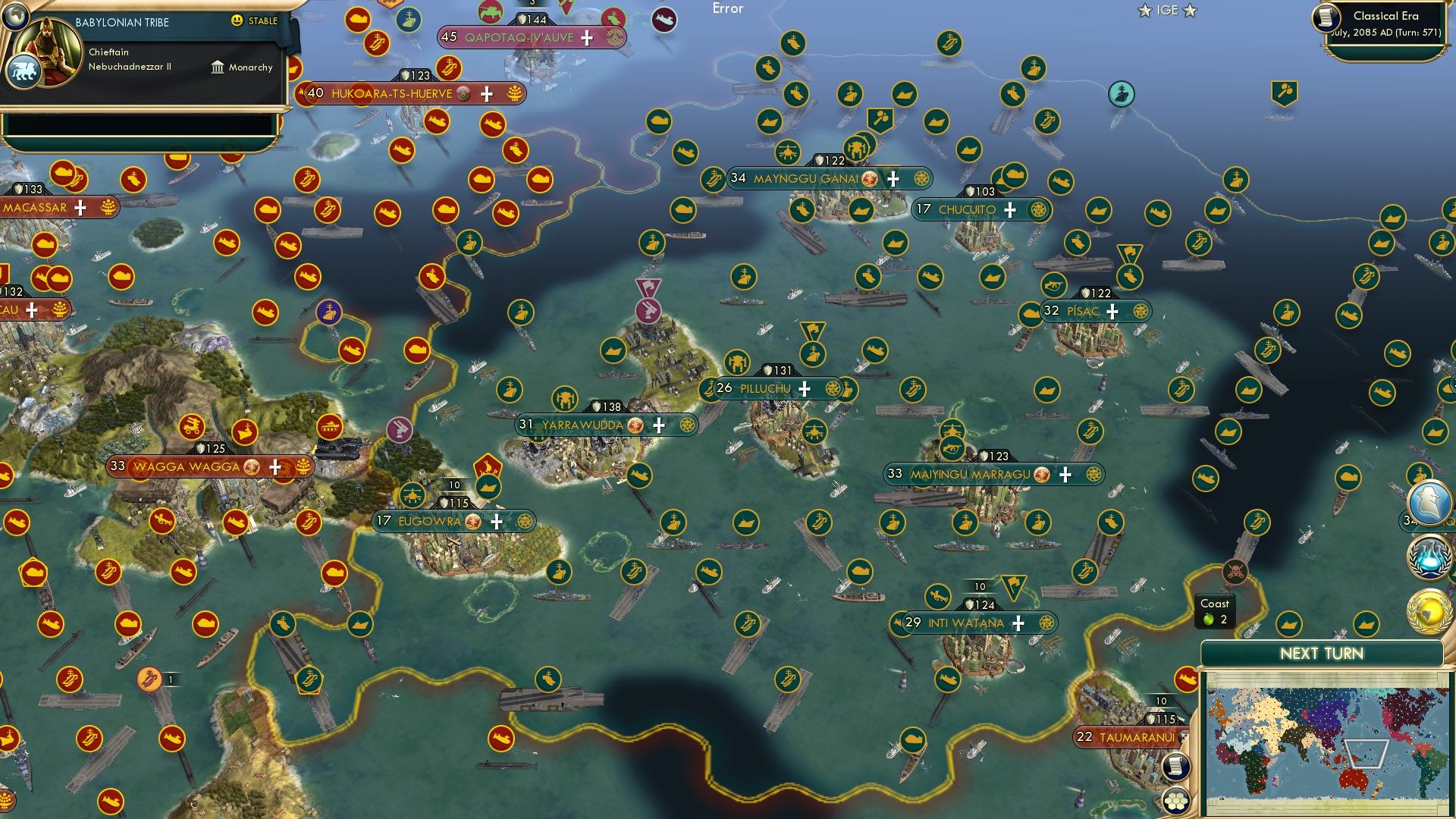This screenshot has width=1456, height=819.
Task: Click the Monarchy government entry
Action: 244,67
